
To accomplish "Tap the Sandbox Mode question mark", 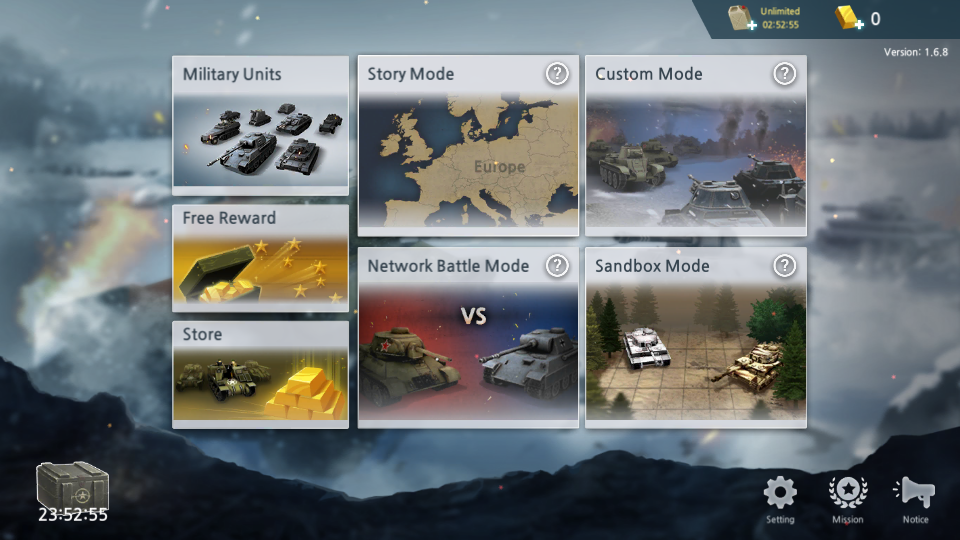I will (785, 265).
